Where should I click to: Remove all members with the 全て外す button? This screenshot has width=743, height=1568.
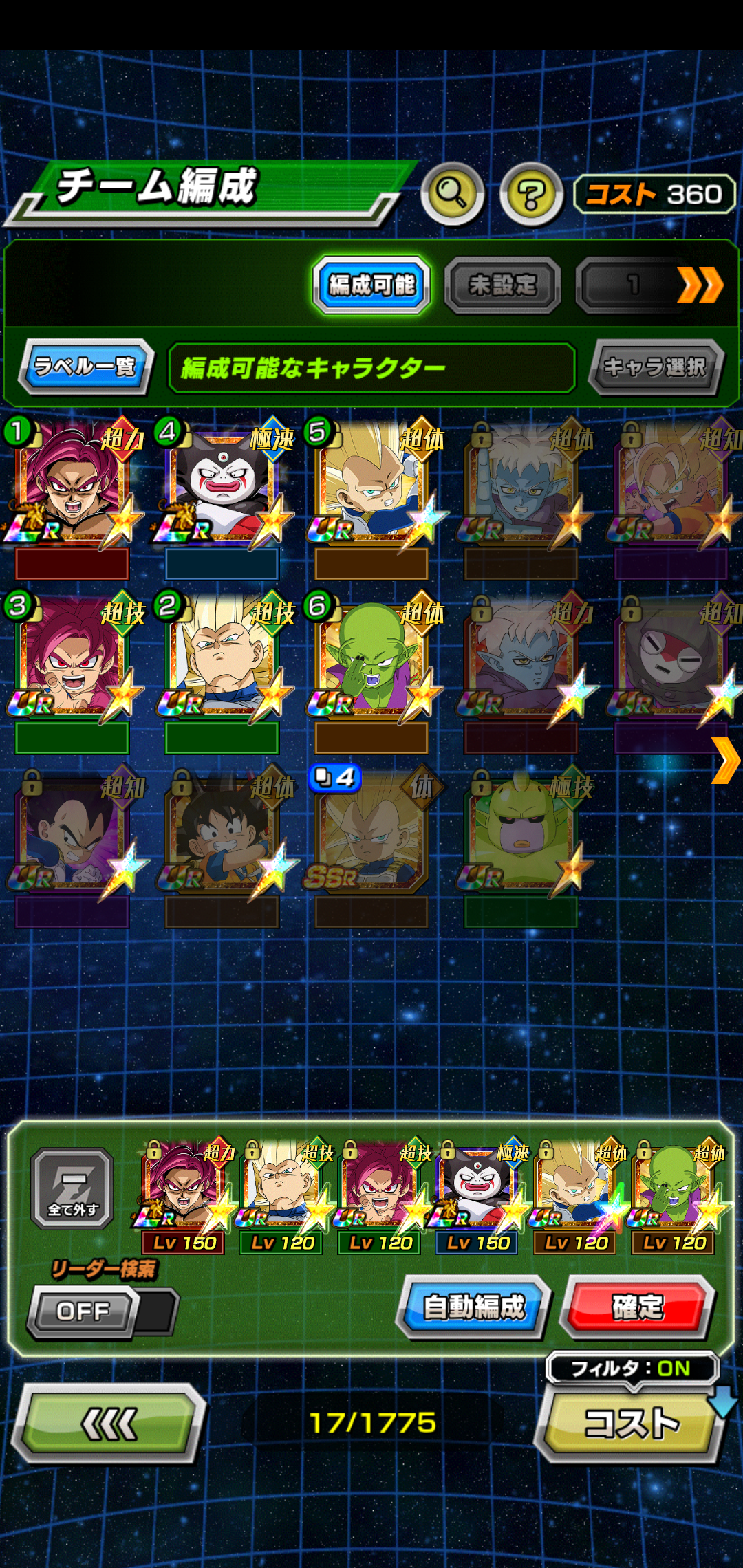pos(72,1188)
